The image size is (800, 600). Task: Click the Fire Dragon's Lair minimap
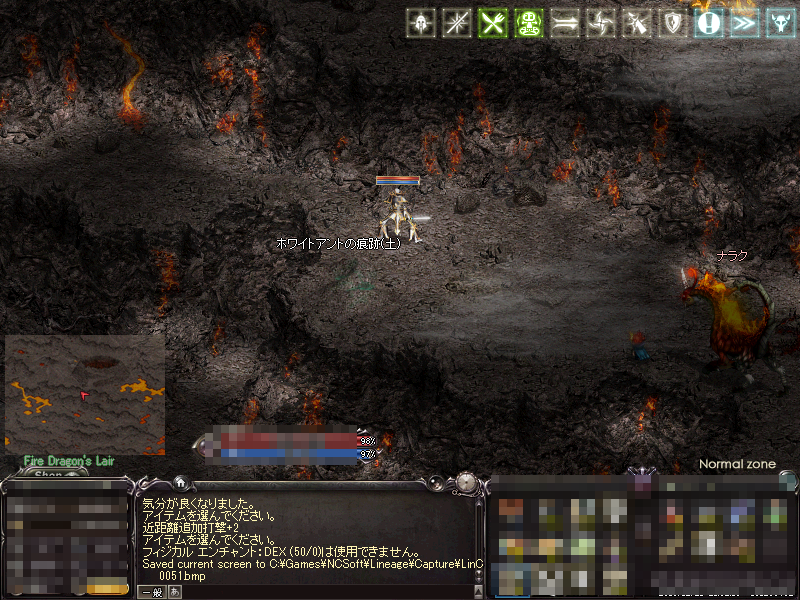tap(85, 395)
